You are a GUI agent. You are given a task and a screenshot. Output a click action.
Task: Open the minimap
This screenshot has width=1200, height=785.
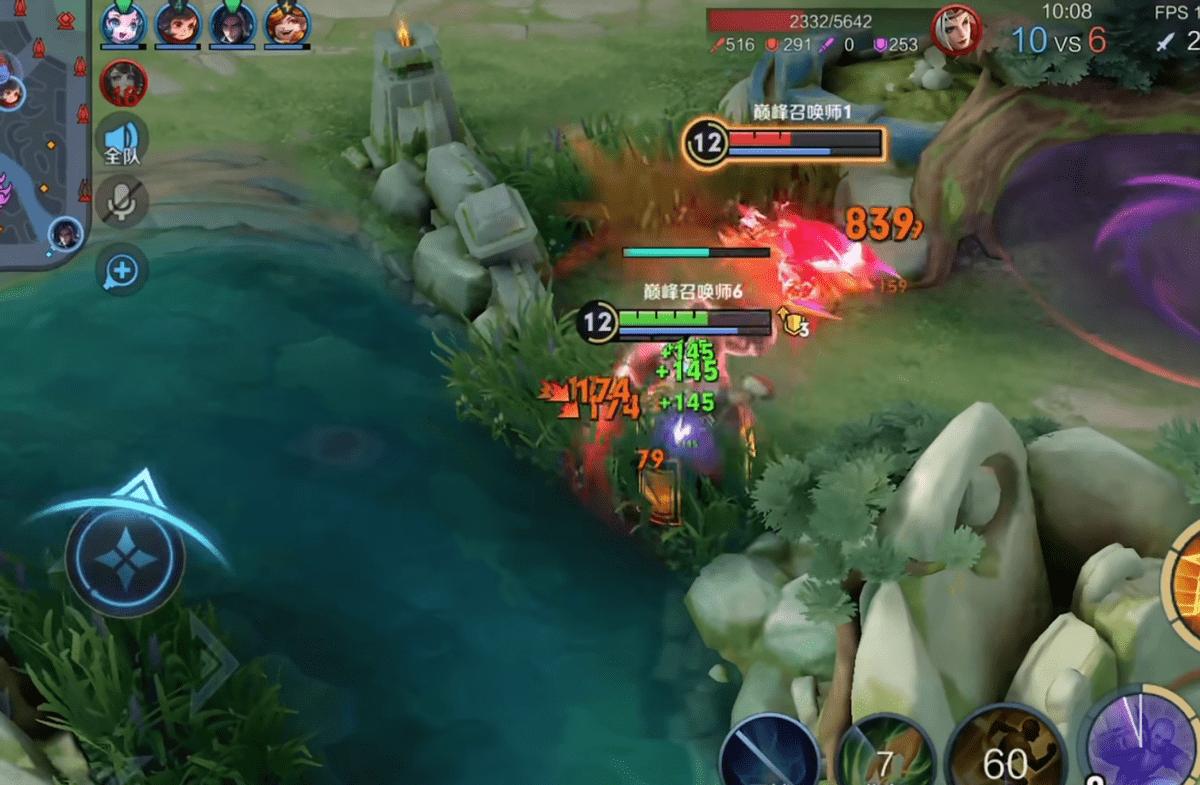pyautogui.click(x=42, y=130)
